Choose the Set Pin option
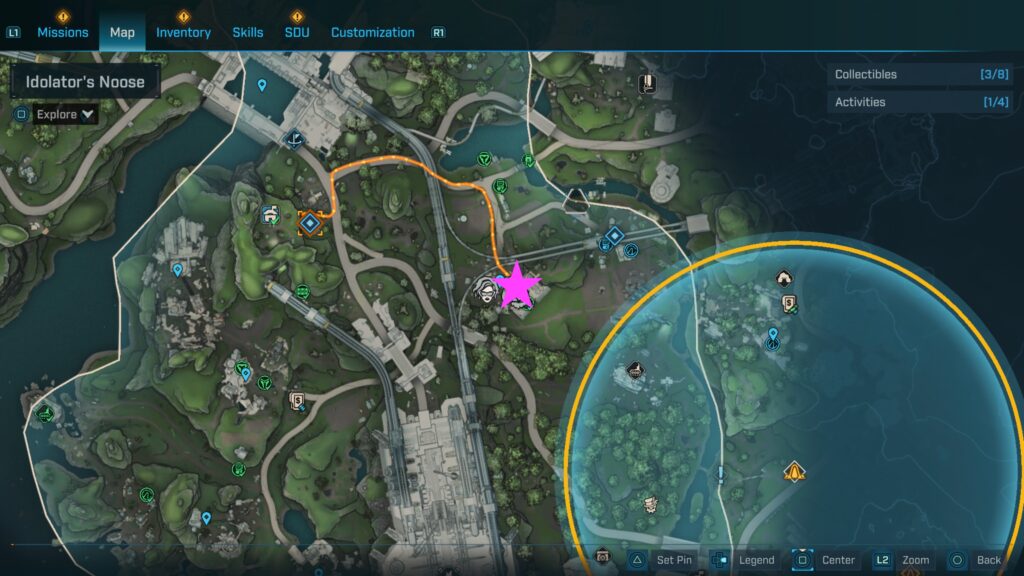 click(x=662, y=560)
